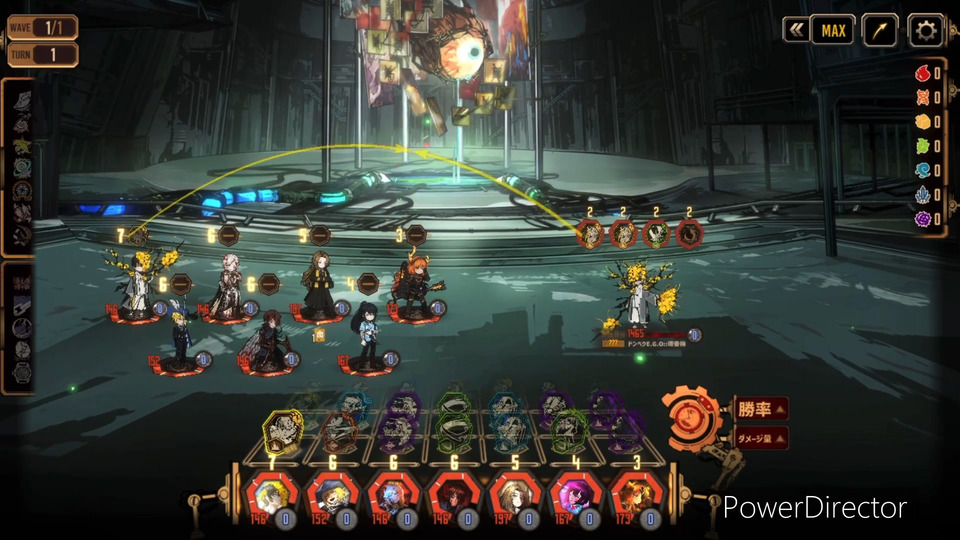The height and width of the screenshot is (540, 960).
Task: Open the settings gear menu
Action: 927,31
